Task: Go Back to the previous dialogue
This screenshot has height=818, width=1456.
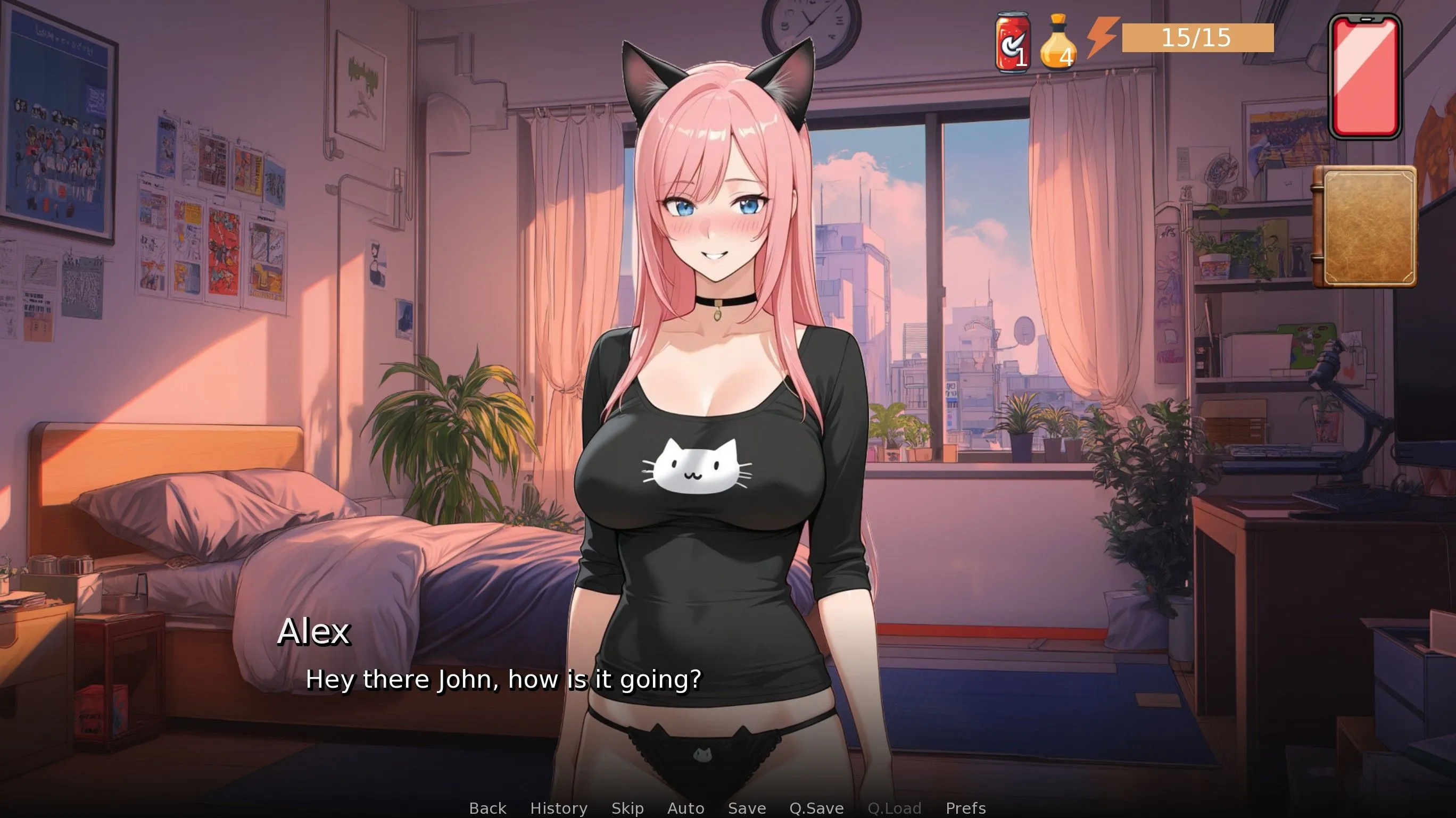Action: pos(487,808)
